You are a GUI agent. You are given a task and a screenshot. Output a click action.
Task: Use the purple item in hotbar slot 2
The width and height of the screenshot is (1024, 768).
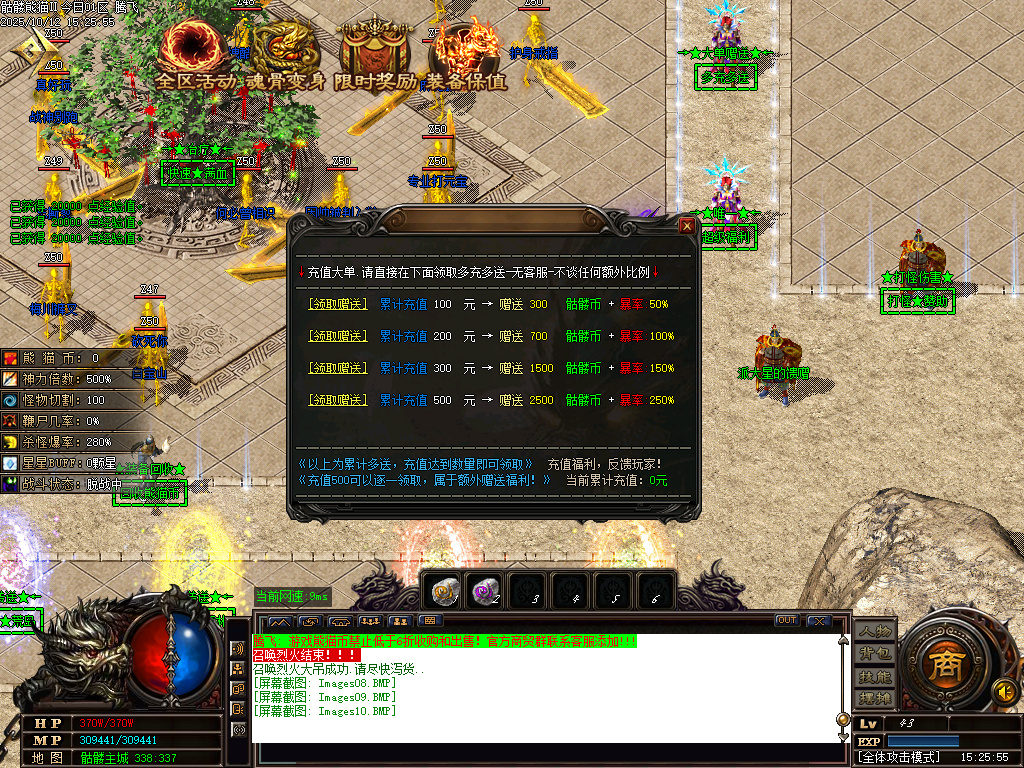click(487, 594)
